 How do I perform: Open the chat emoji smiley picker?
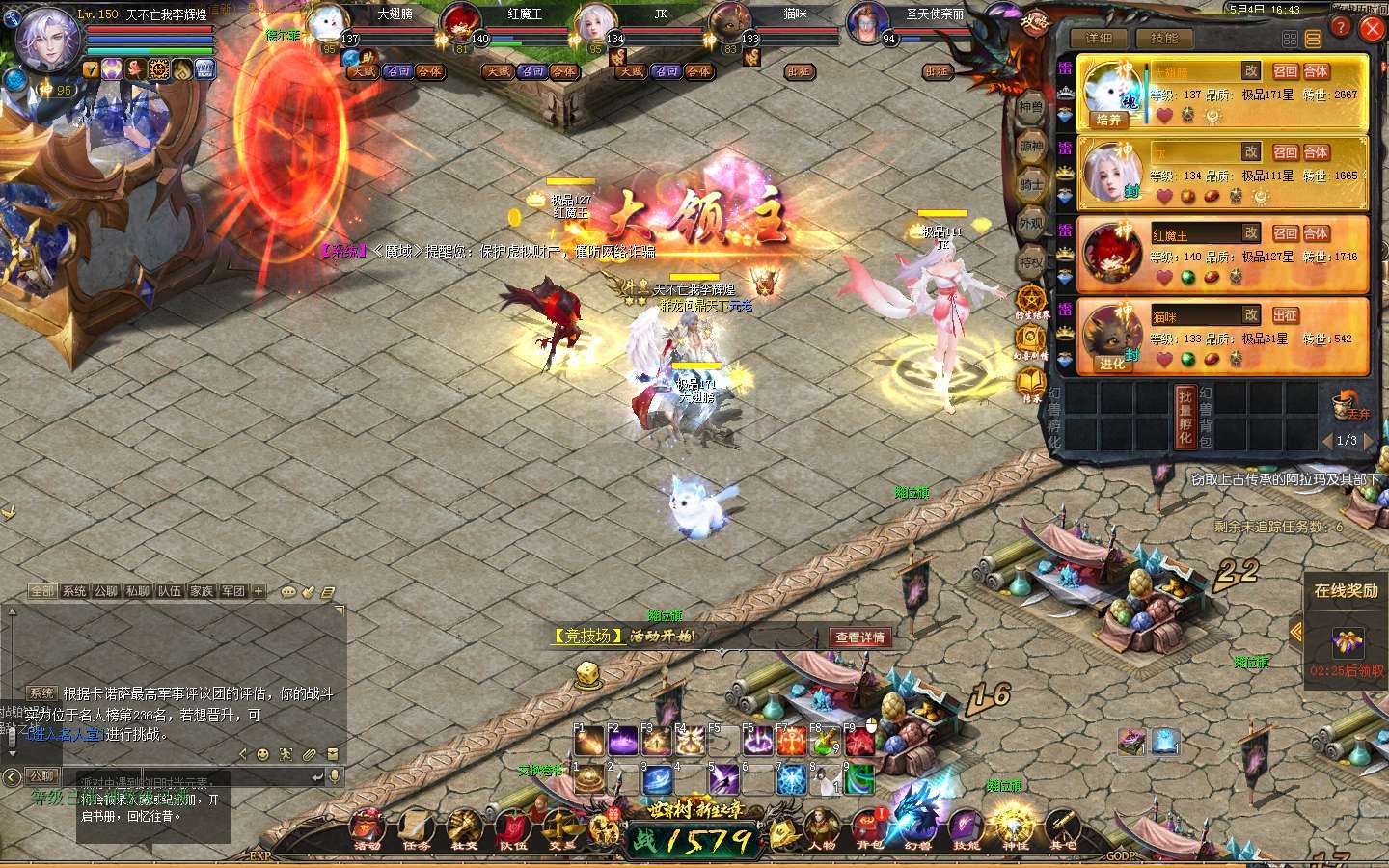point(262,754)
